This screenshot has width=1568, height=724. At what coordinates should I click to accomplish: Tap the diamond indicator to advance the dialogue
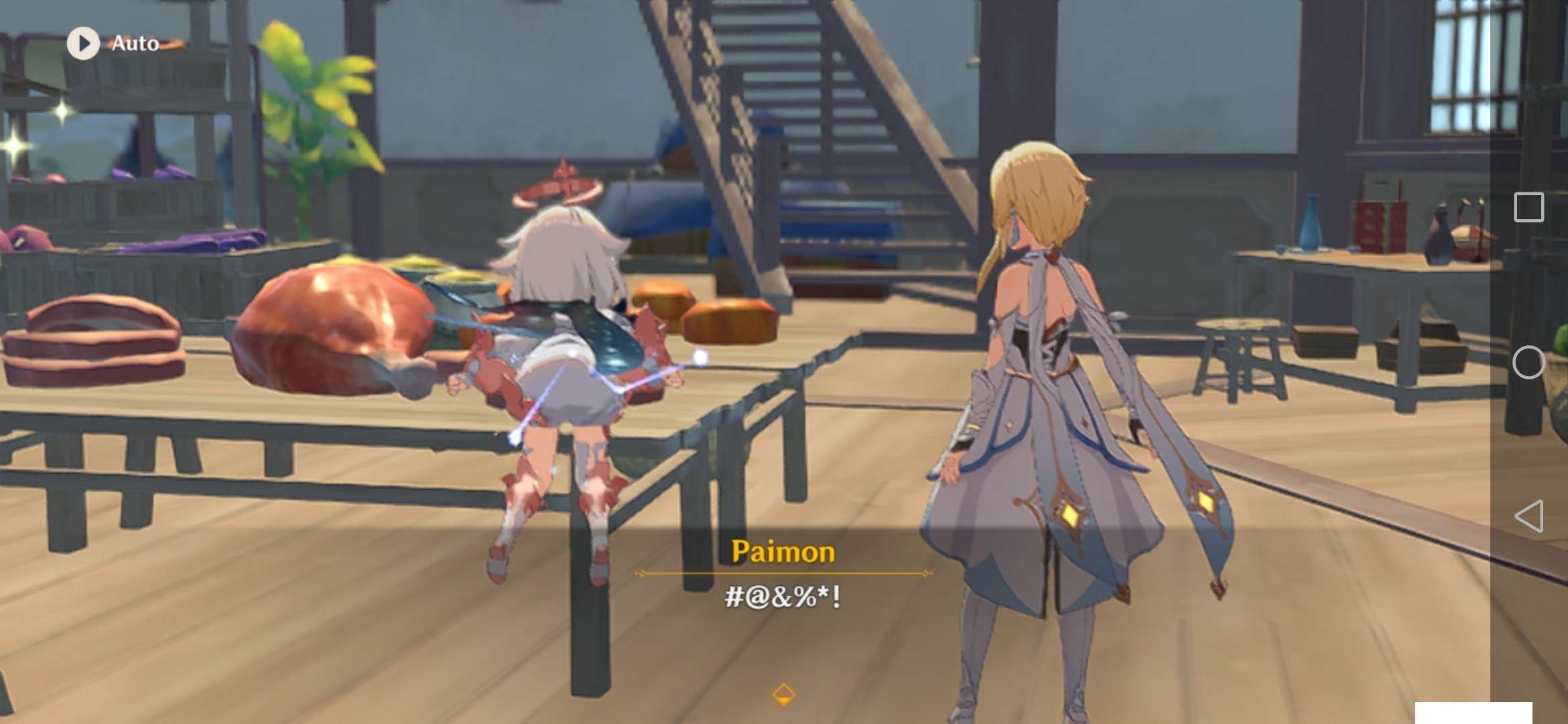[784, 696]
